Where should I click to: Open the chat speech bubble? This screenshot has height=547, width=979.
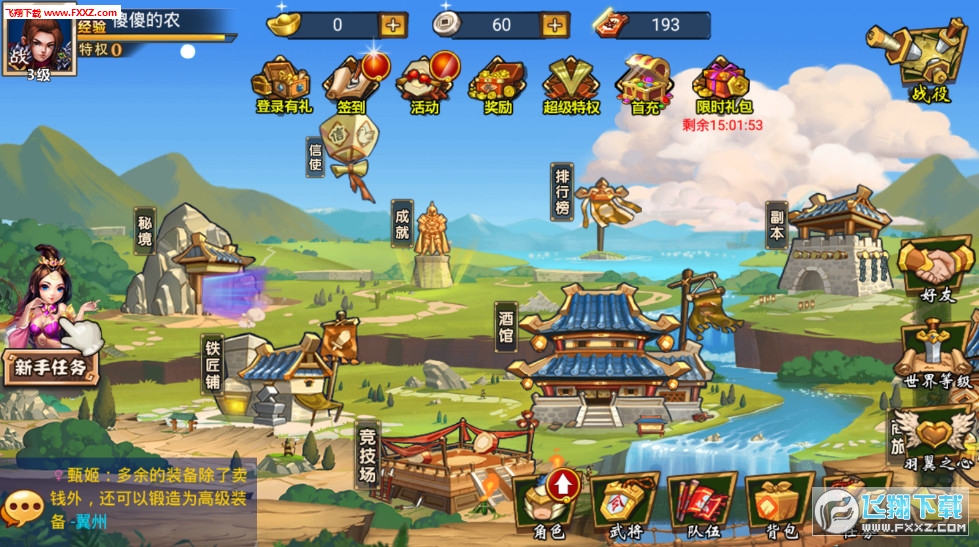coord(22,508)
